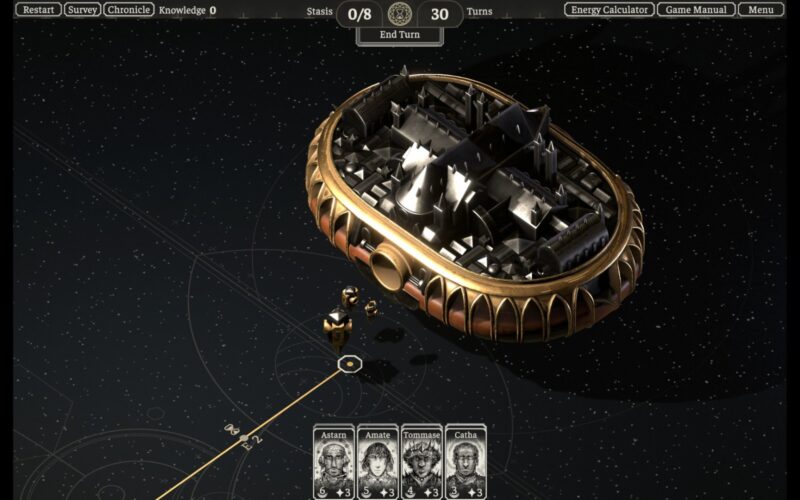End the current turn

coord(399,35)
